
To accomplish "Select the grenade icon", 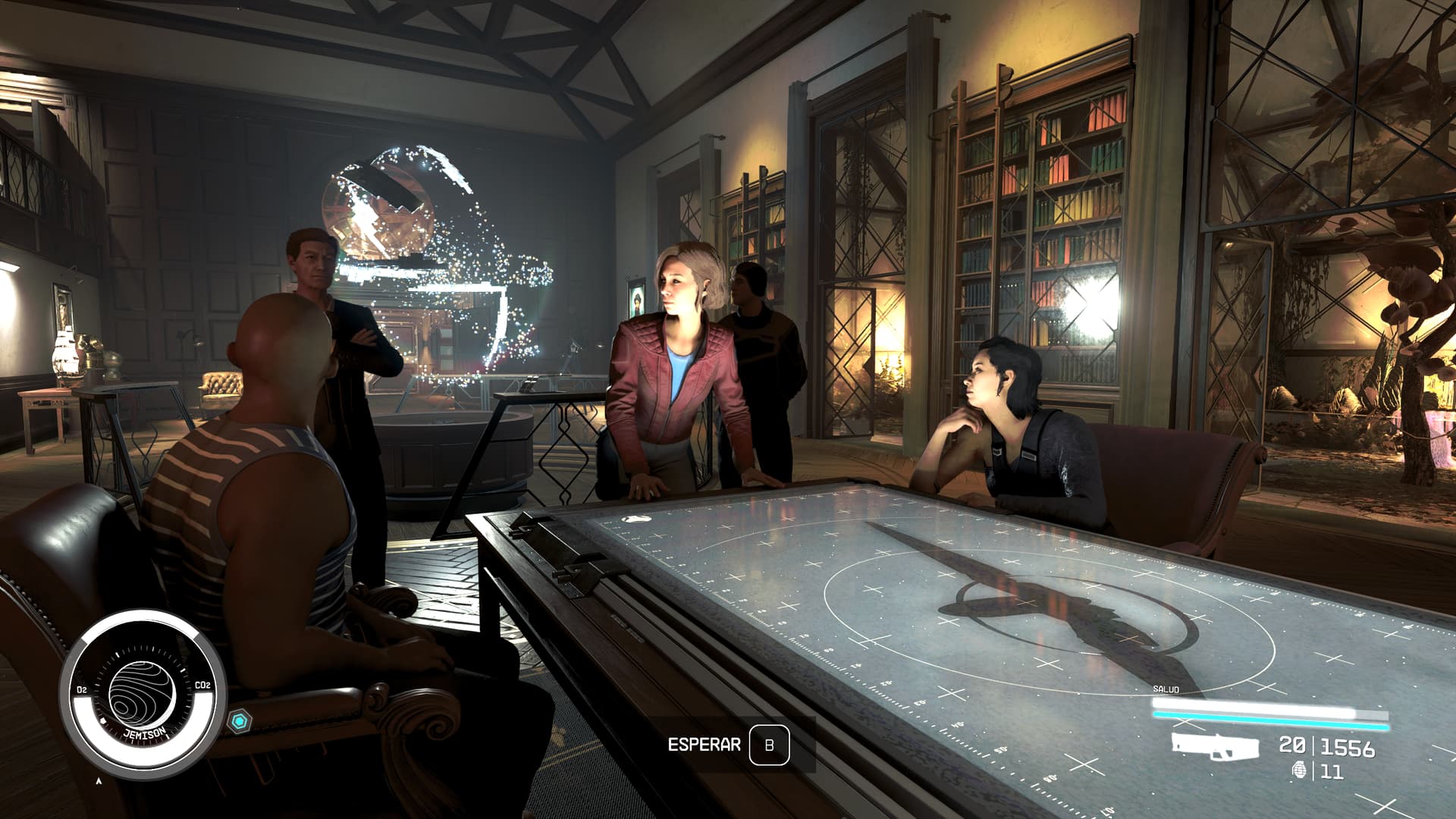I will coord(1300,771).
